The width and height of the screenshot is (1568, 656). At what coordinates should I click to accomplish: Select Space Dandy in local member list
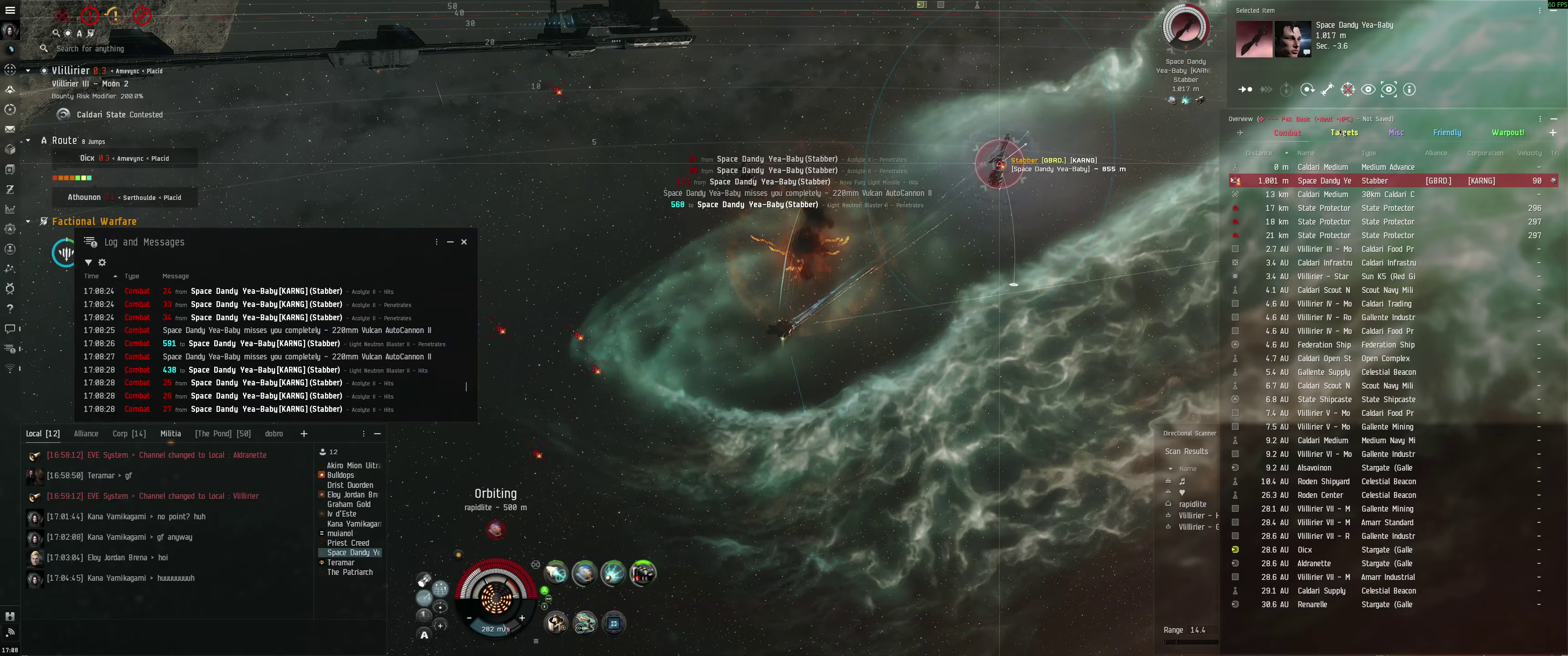click(x=353, y=553)
